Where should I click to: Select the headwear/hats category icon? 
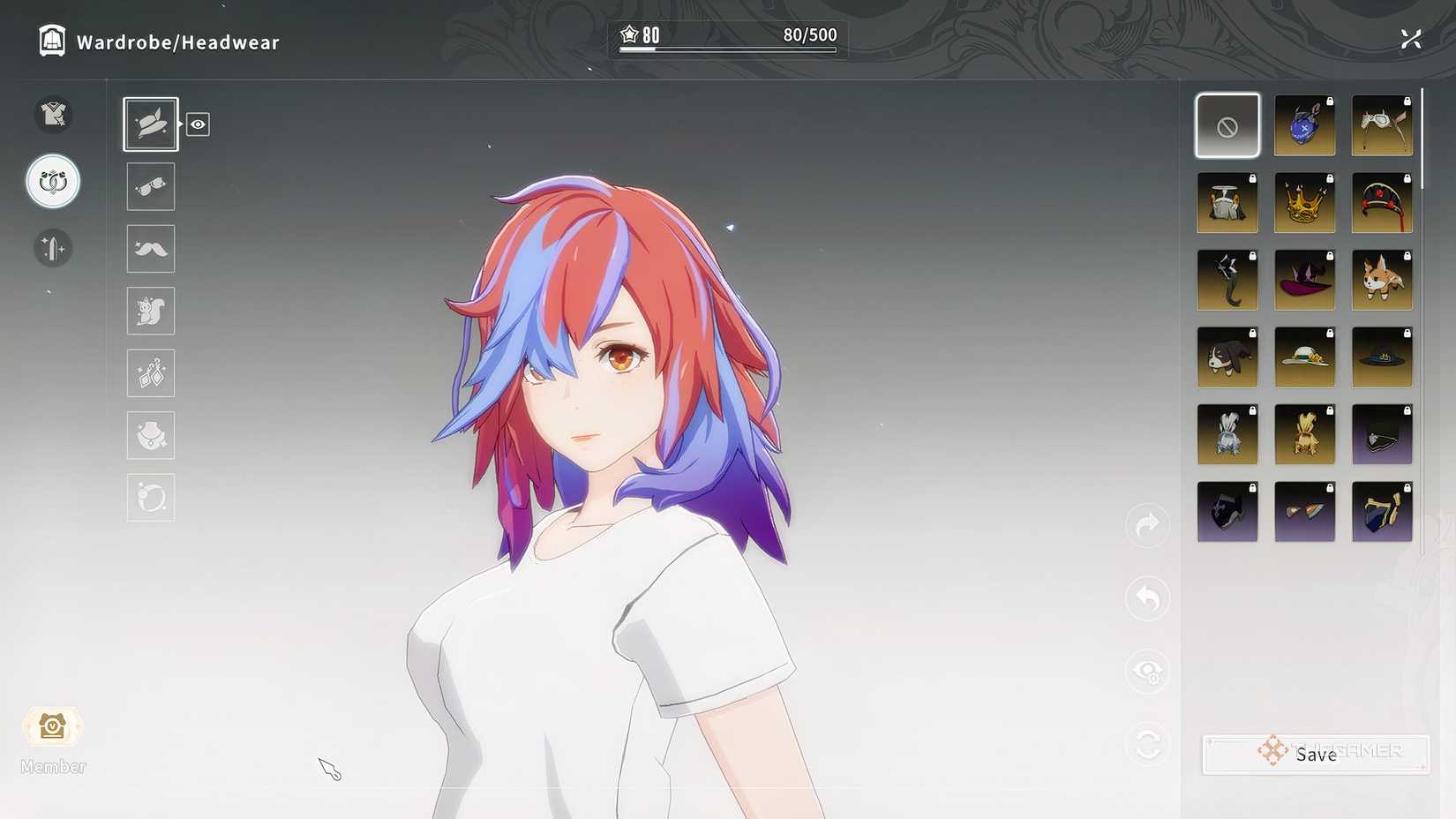click(x=150, y=124)
